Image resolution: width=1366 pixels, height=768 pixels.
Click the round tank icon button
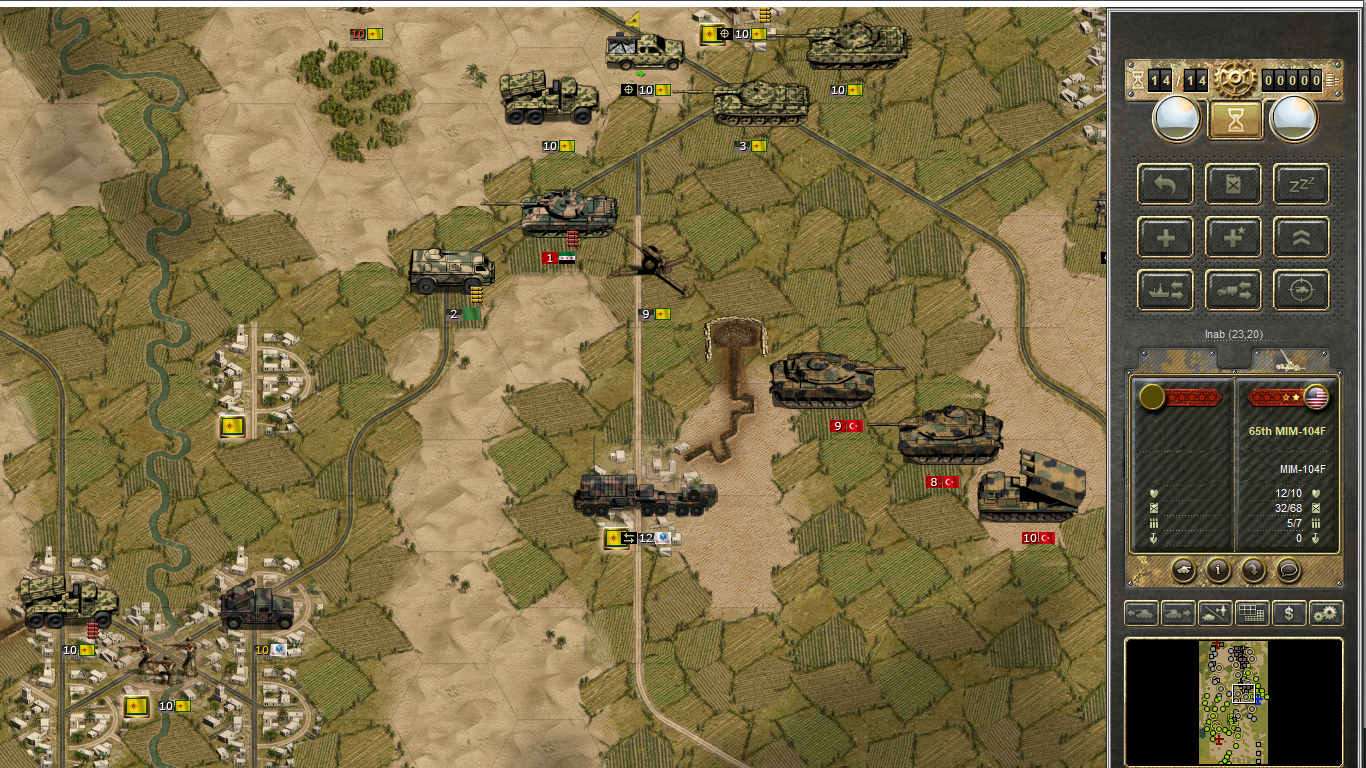(1184, 569)
